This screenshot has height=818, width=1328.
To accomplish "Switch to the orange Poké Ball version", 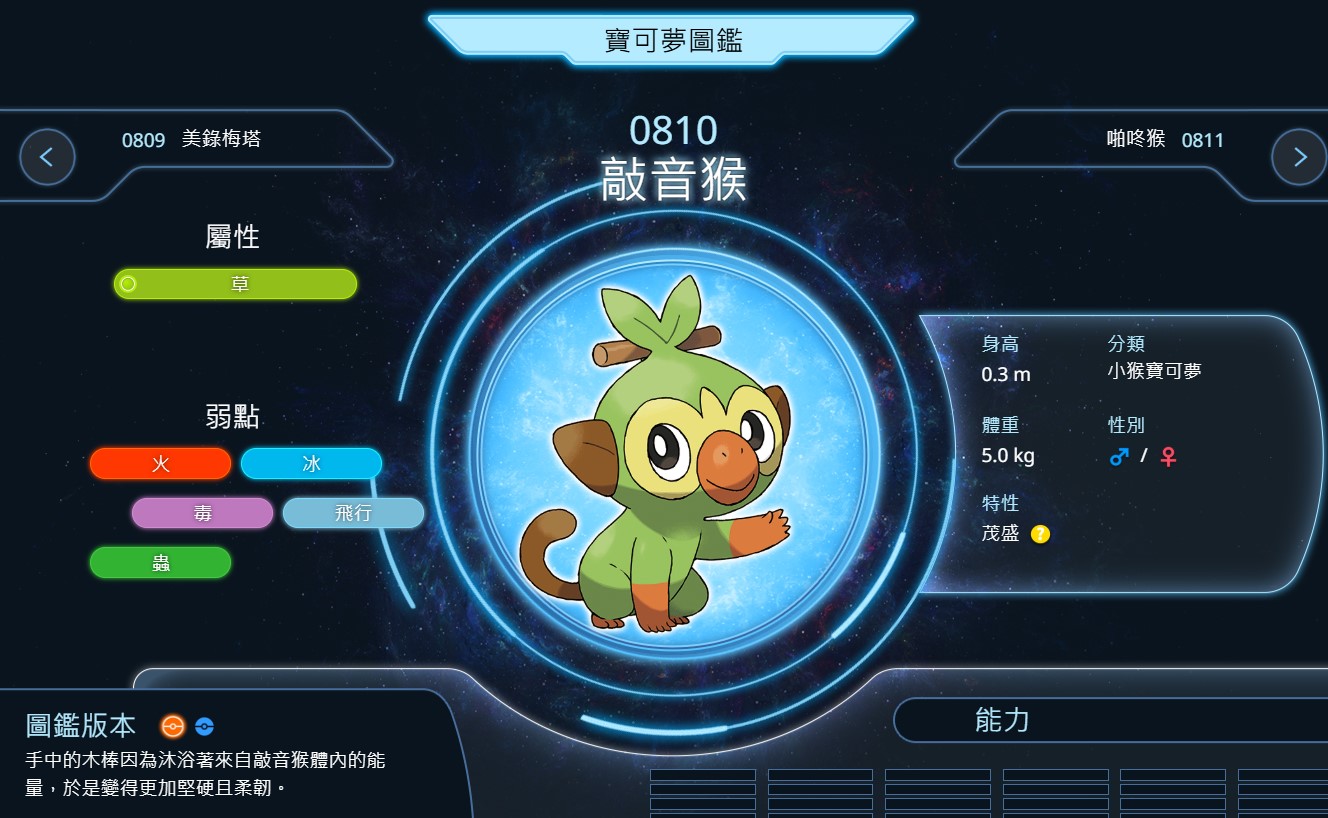I will [x=173, y=726].
